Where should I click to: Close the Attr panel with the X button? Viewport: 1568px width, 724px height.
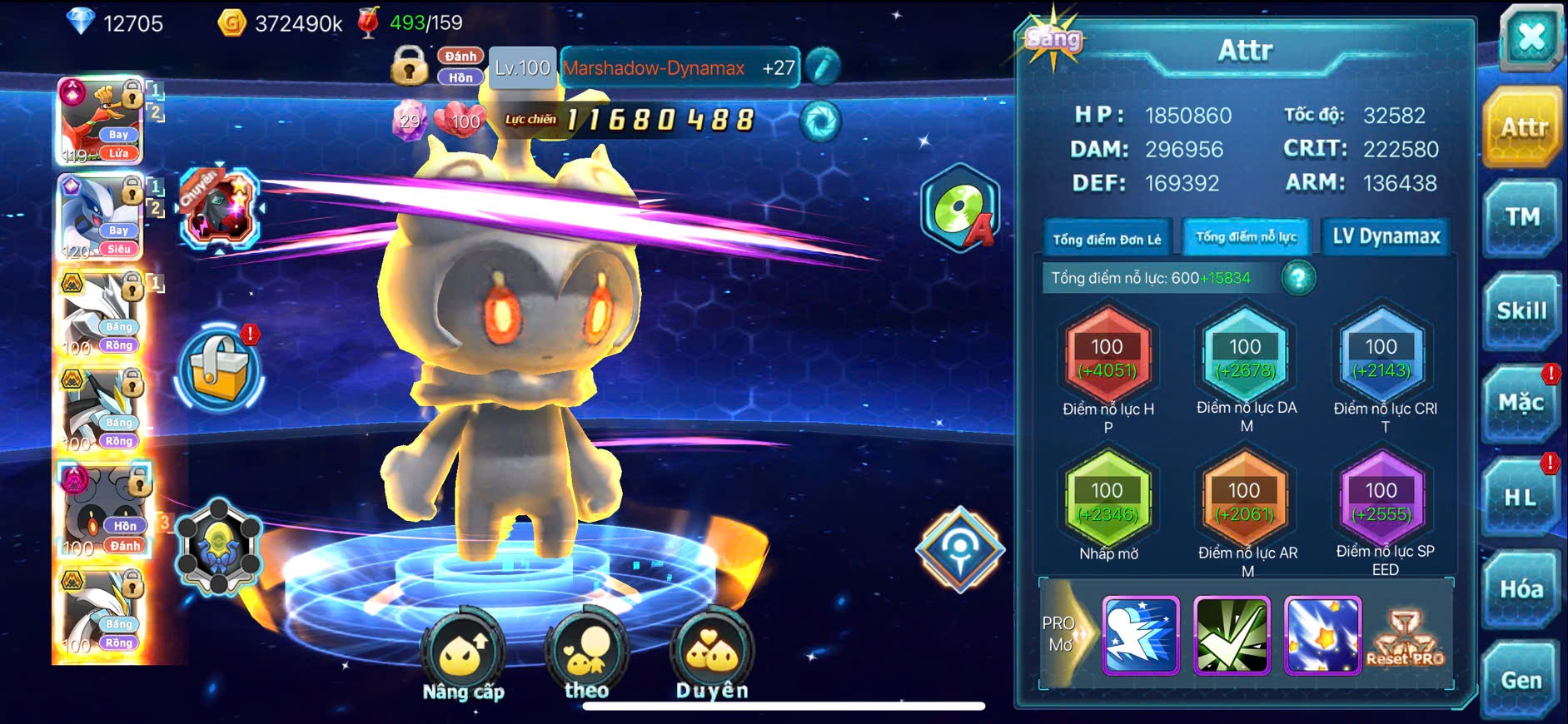1531,38
